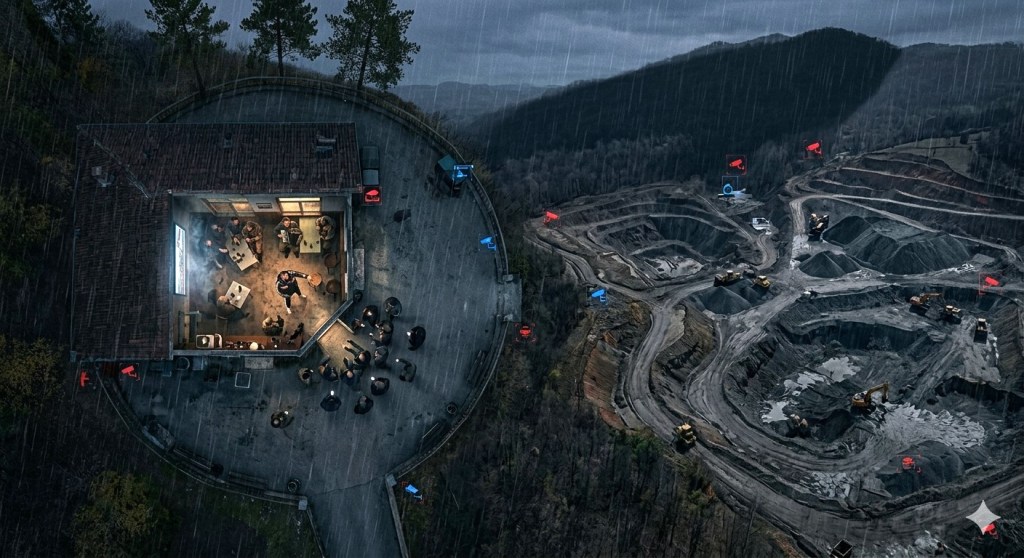The image size is (1024, 558).
Task: Select the blue camera marker beside the driveway entrance
Action: [412, 489]
